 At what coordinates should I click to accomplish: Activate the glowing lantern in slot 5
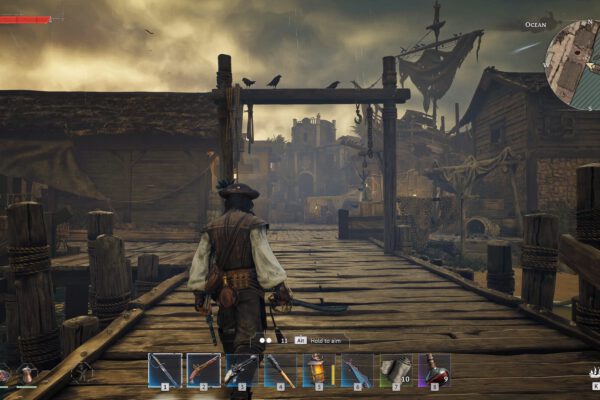click(x=319, y=369)
